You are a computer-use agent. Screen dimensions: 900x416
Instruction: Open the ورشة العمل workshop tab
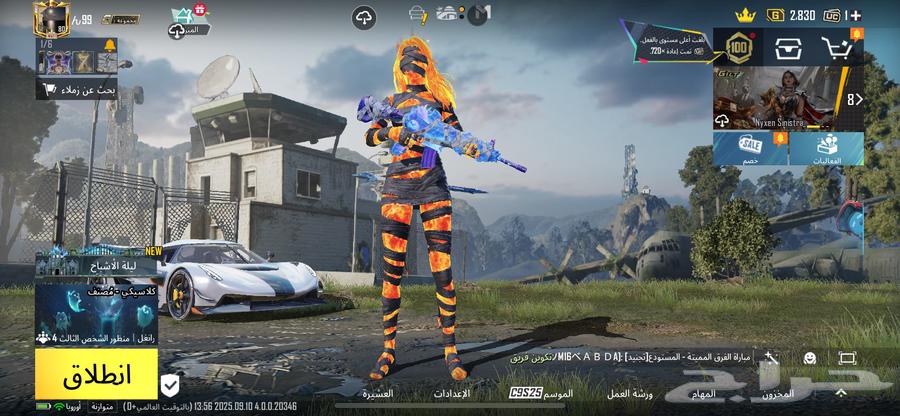pyautogui.click(x=630, y=394)
